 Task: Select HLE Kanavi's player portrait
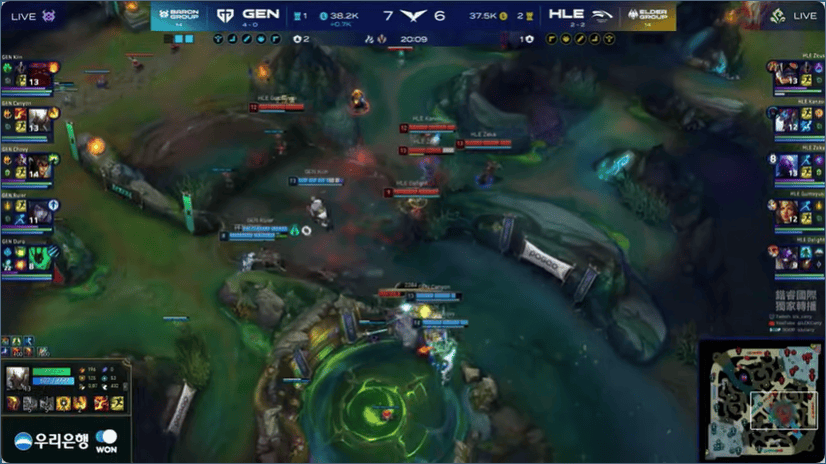point(787,119)
